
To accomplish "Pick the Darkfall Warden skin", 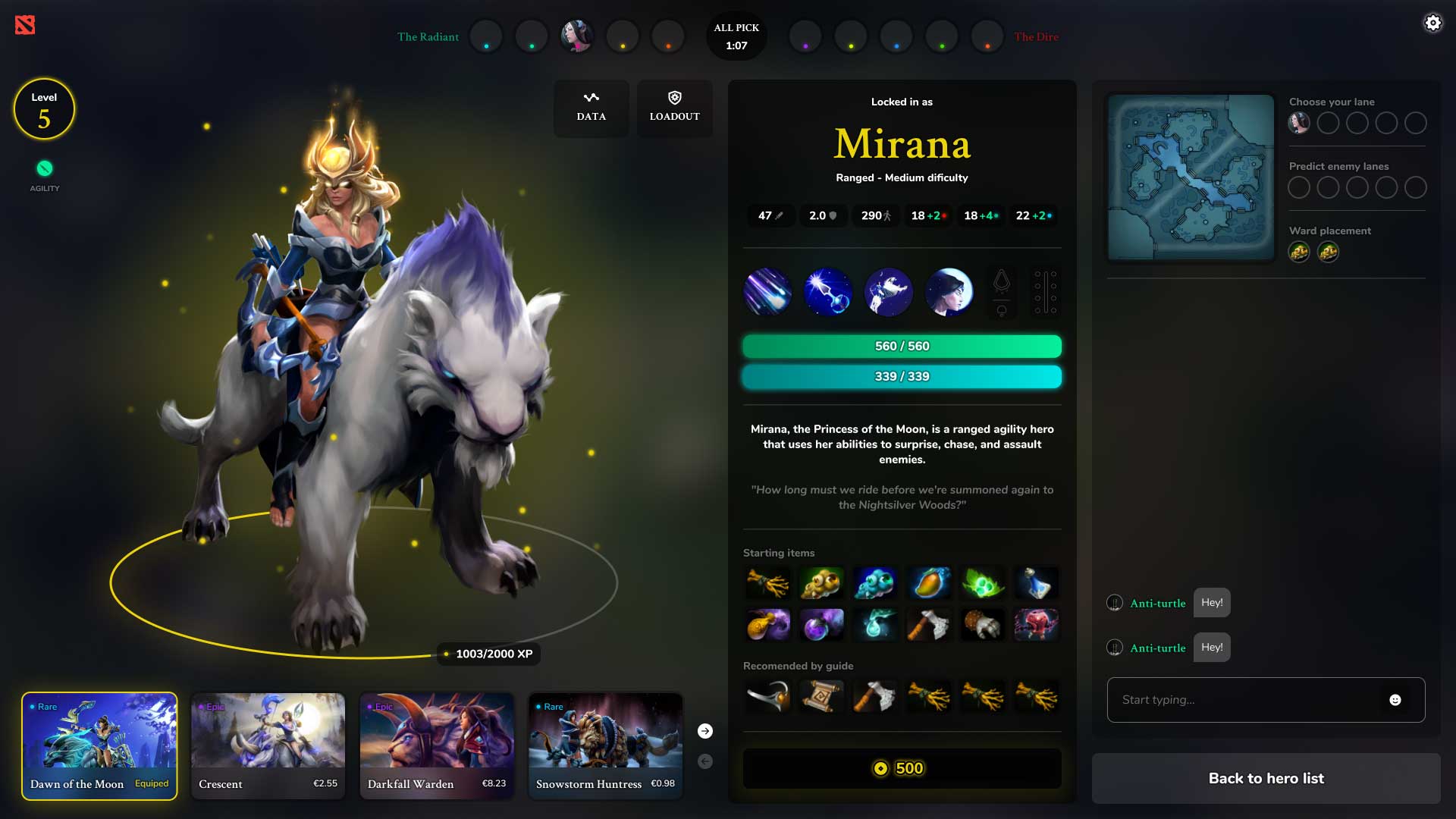I will (x=437, y=745).
